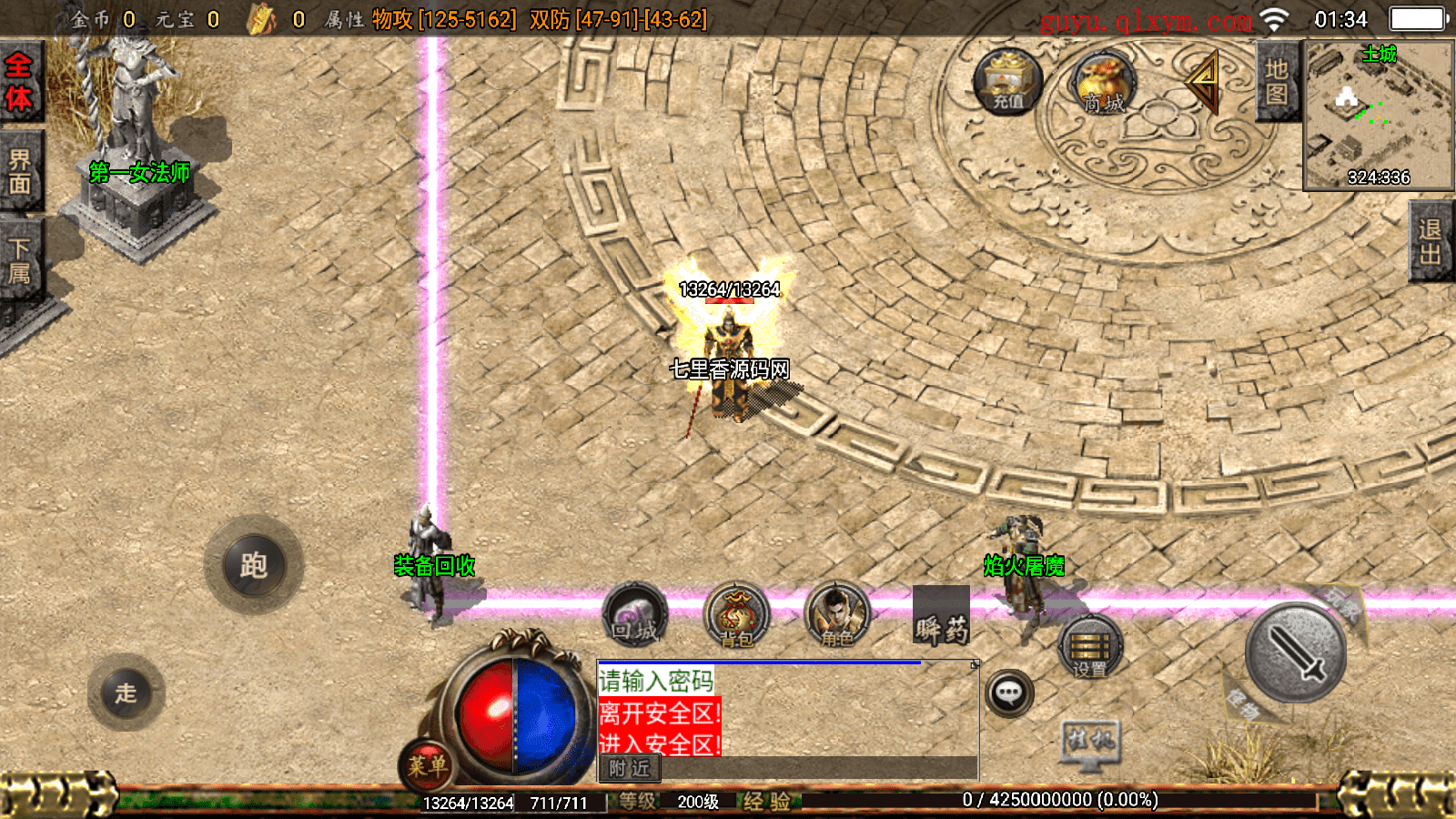The image size is (1456, 819).
Task: Switch to the 附近 nearby chat tab
Action: coord(629,769)
